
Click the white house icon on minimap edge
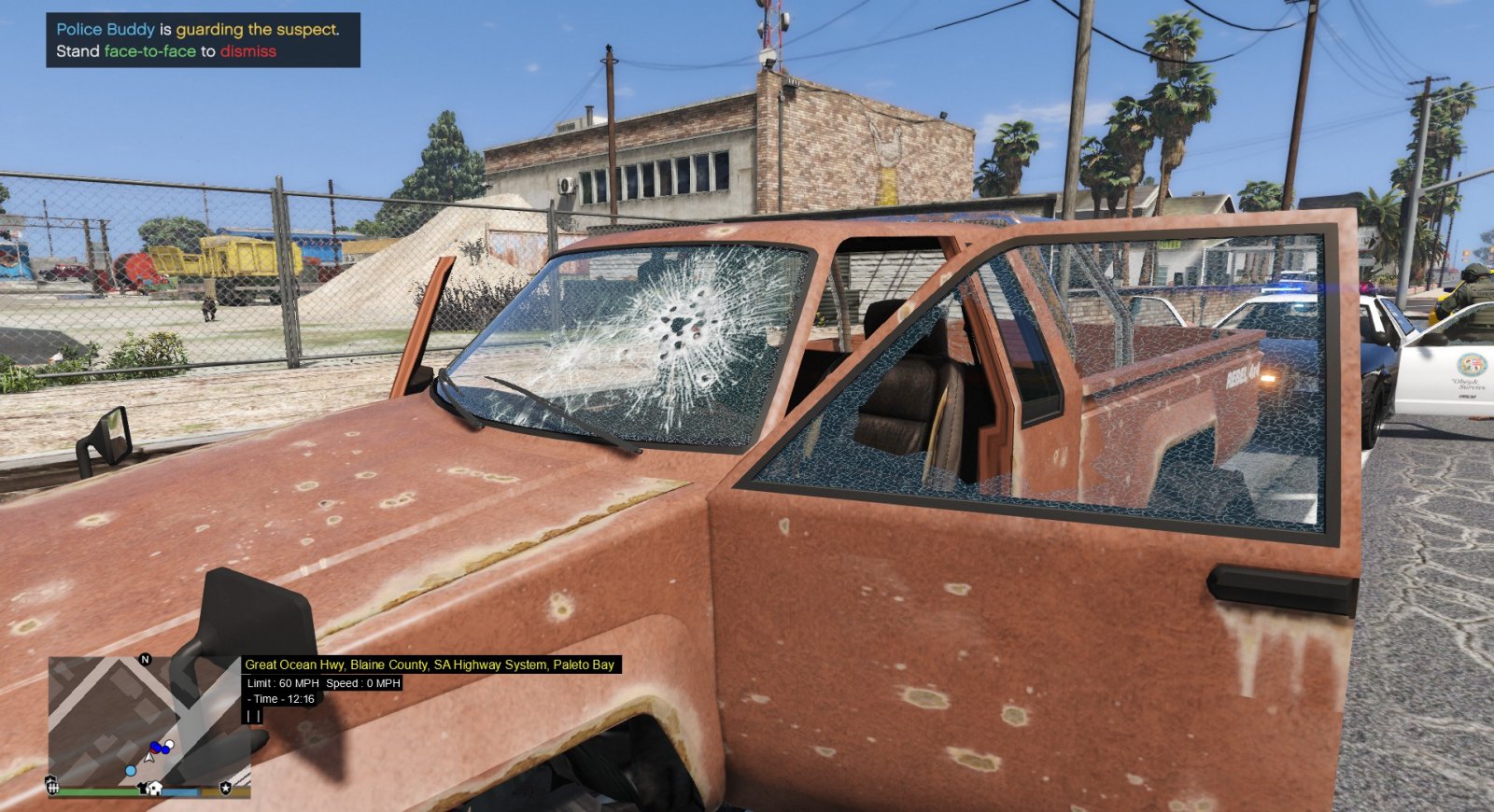pos(155,789)
